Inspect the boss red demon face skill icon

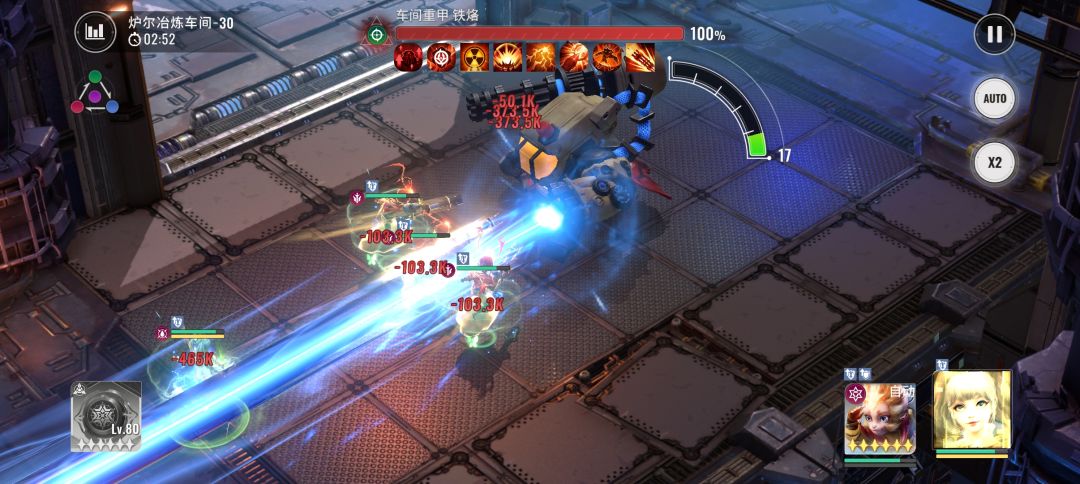coord(408,57)
